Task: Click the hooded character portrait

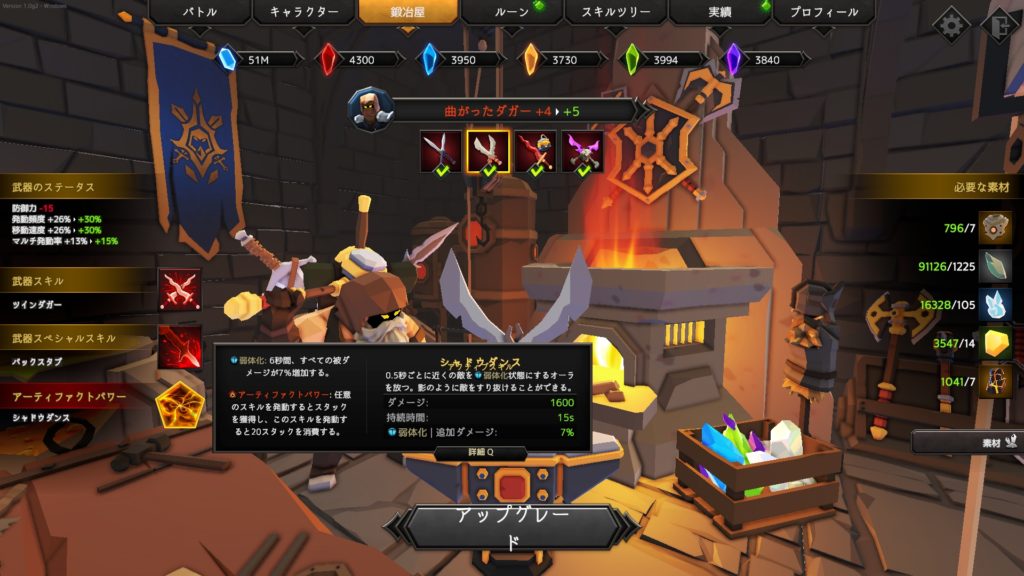Action: (x=371, y=109)
